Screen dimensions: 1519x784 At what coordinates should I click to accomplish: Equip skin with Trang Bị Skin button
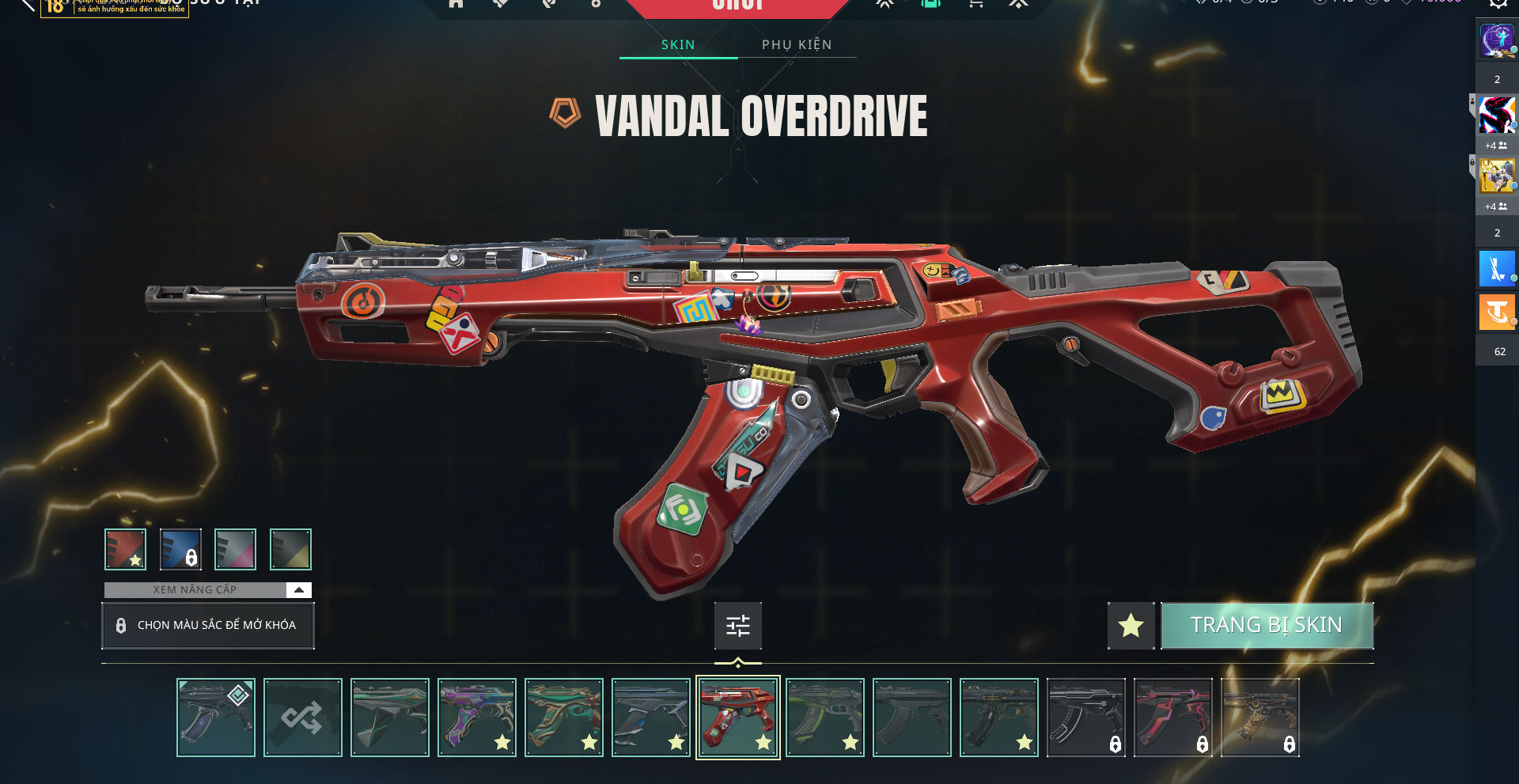point(1267,625)
